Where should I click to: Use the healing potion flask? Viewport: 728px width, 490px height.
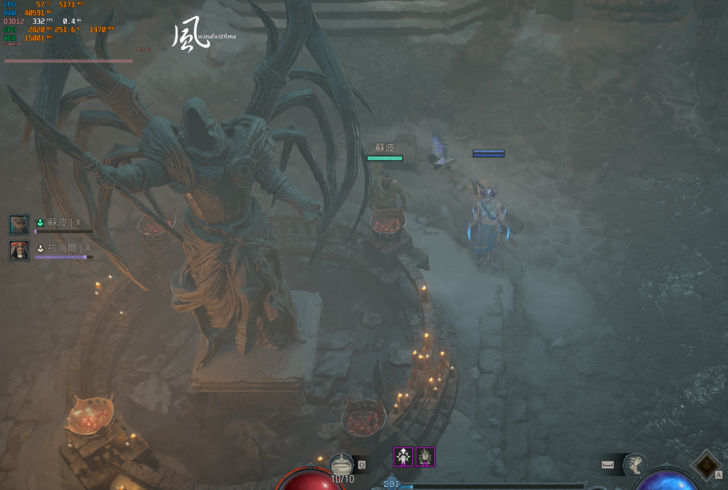pyautogui.click(x=342, y=465)
